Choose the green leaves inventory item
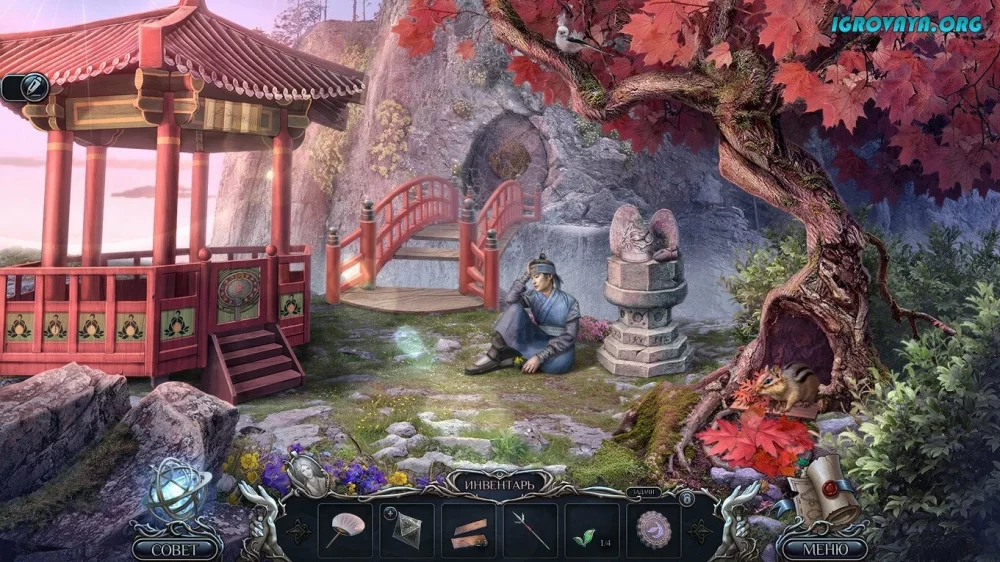1000x562 pixels. (592, 529)
